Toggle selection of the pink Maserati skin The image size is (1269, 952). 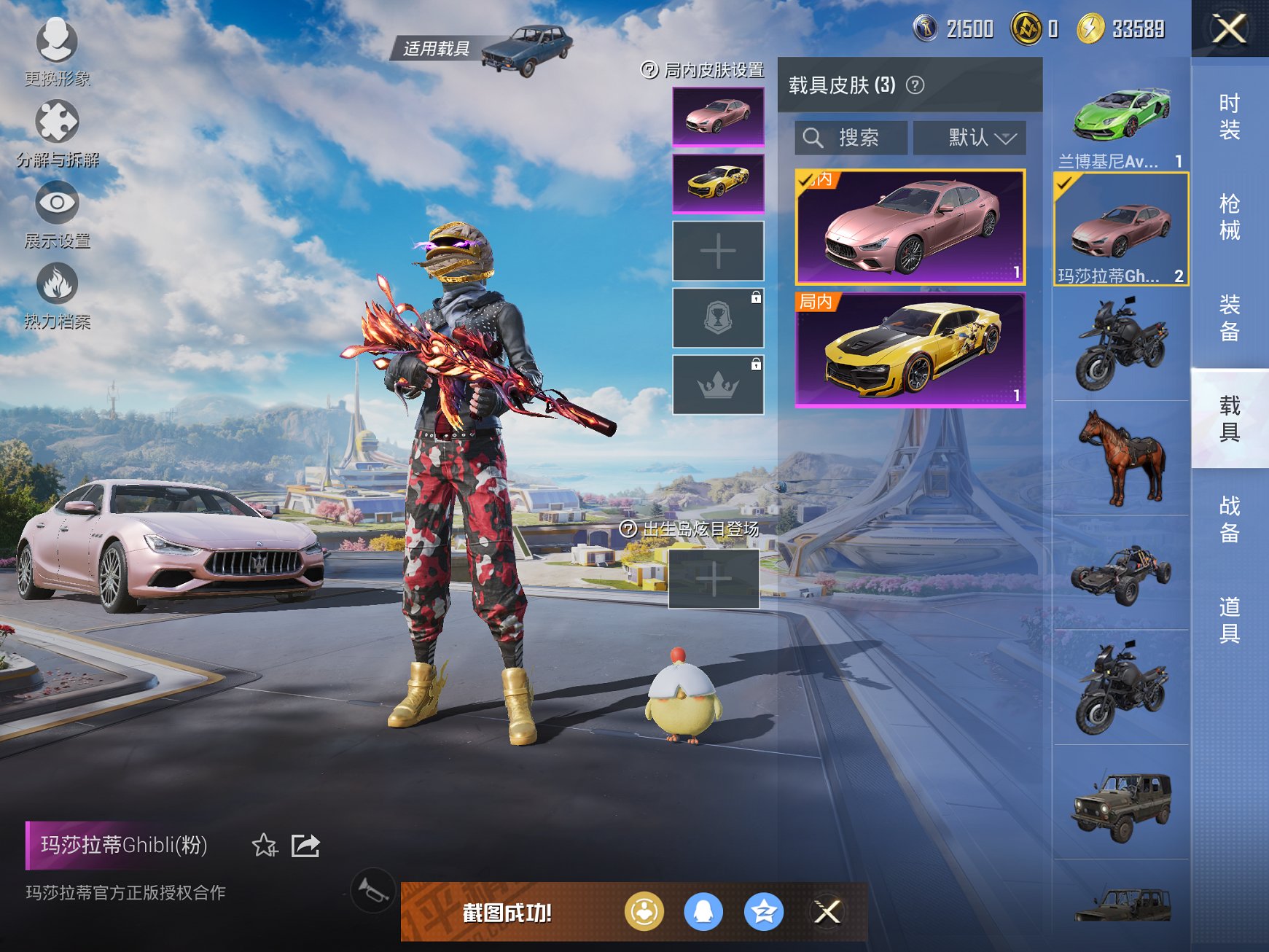(x=909, y=230)
